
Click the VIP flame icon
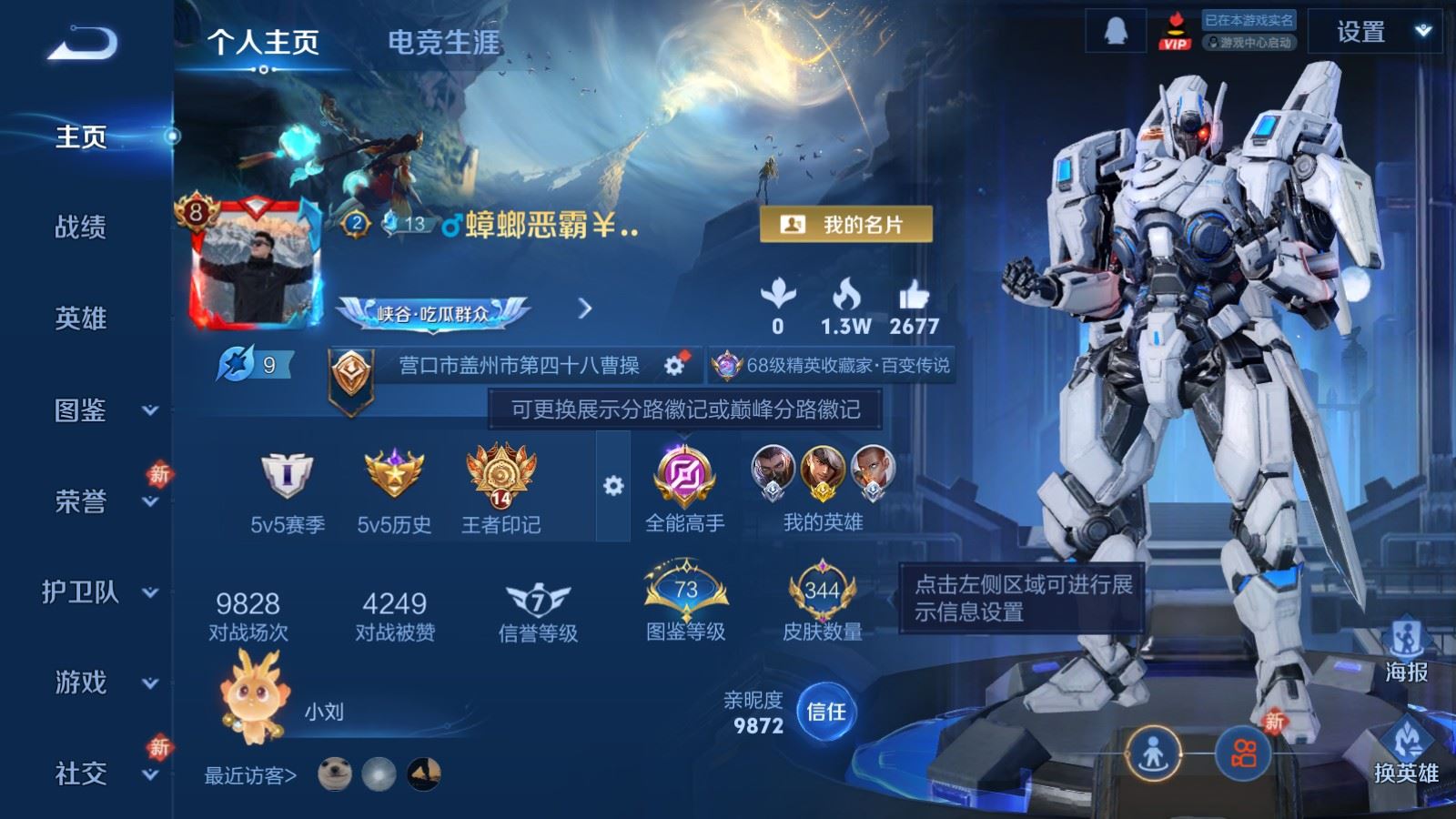tap(1178, 30)
